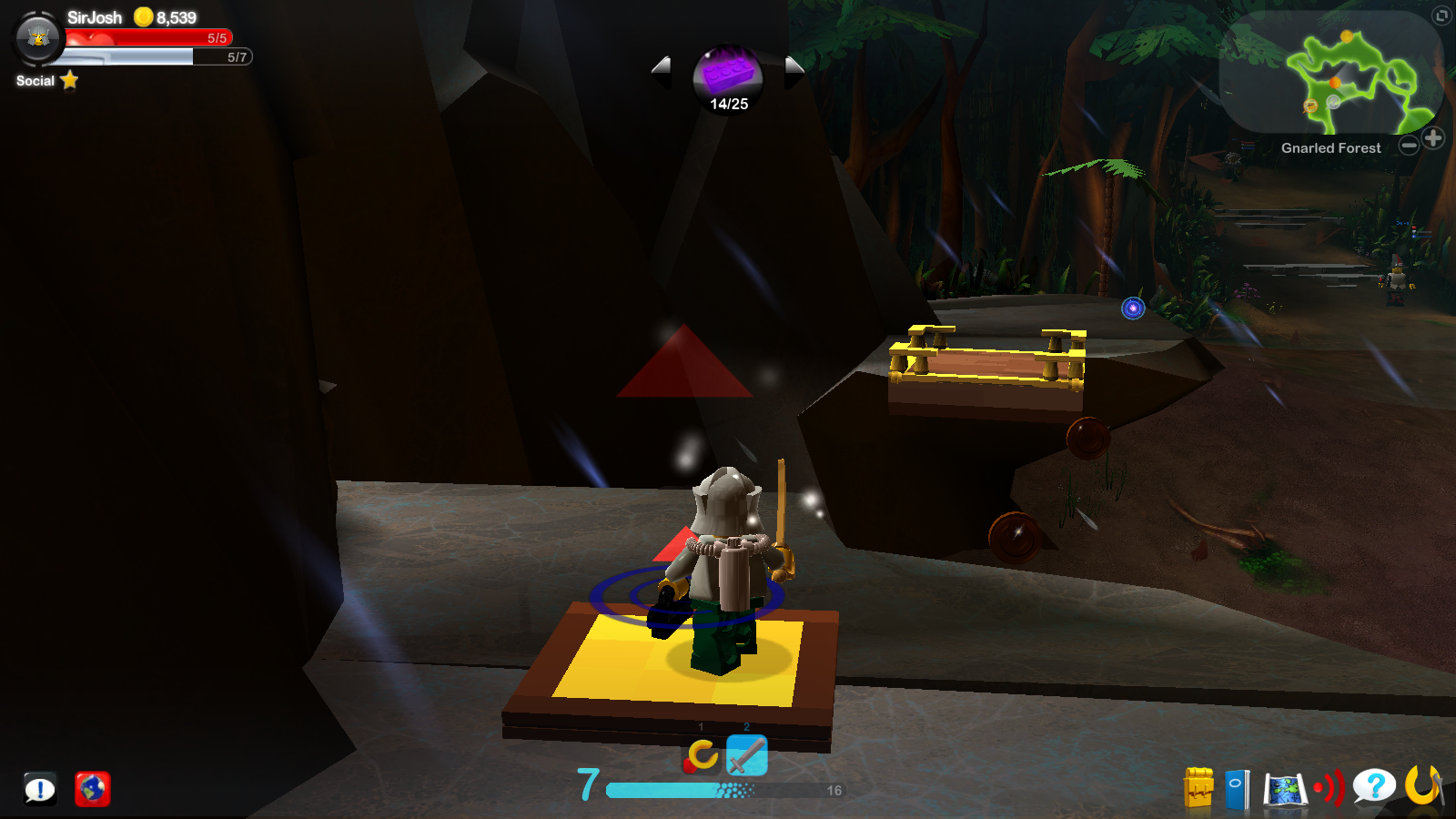Zoom out the minimap with minus button
The height and width of the screenshot is (819, 1456).
pos(1409,142)
